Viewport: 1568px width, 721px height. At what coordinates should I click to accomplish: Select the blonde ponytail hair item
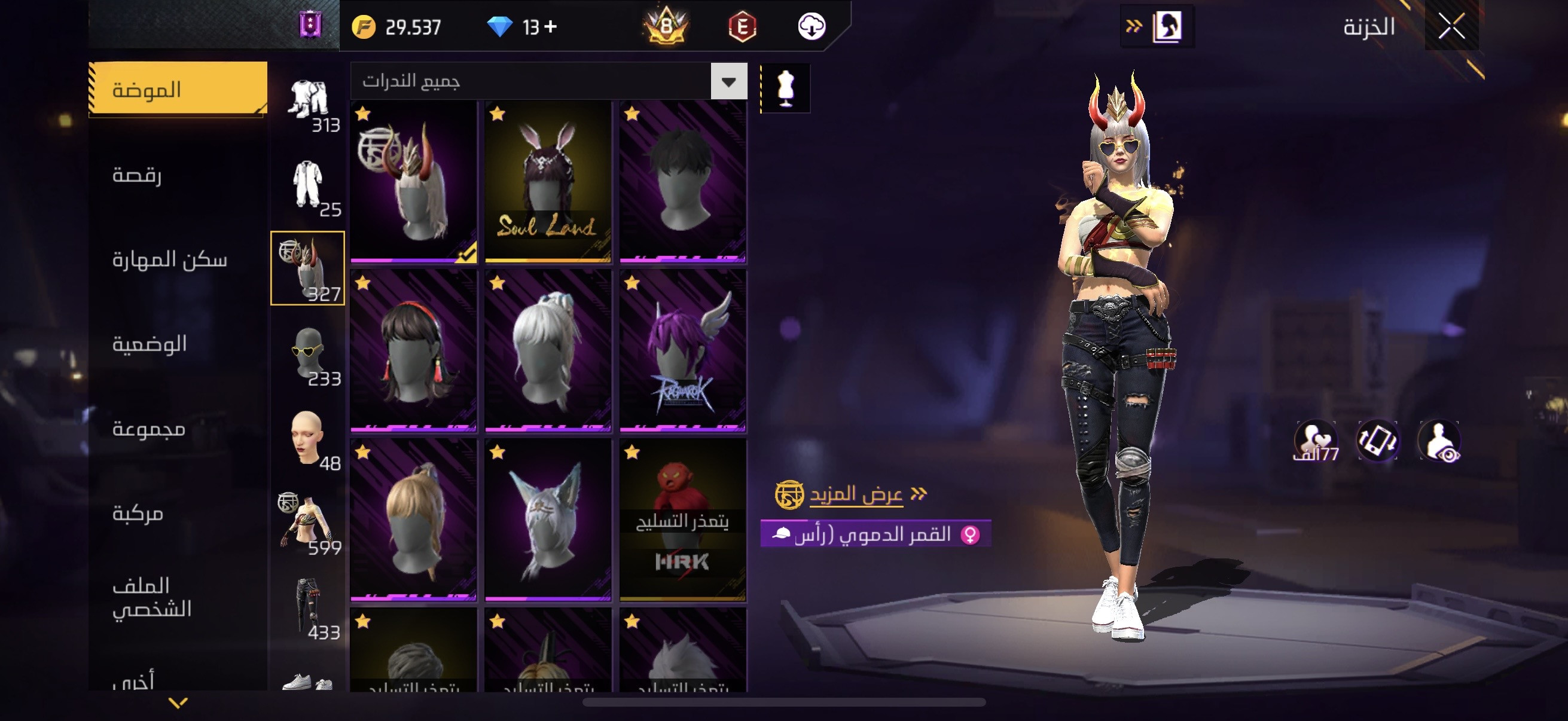click(413, 520)
